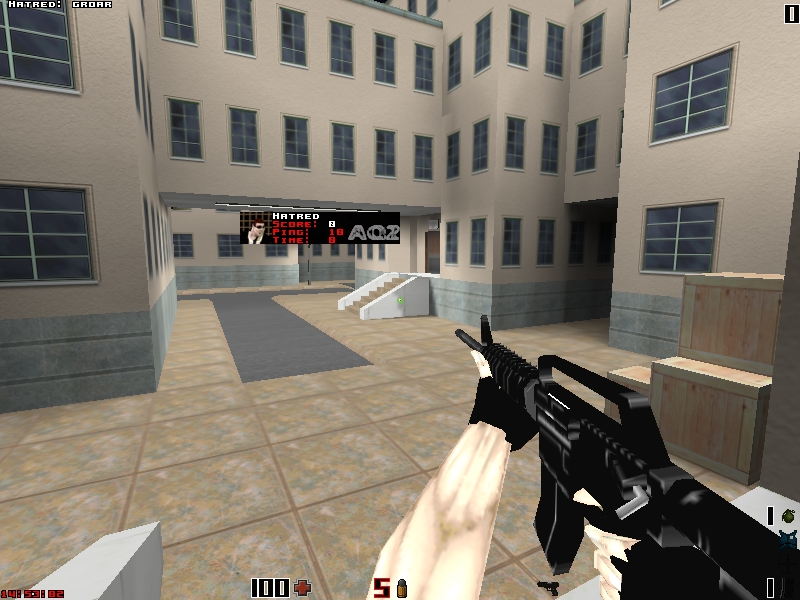Screen dimensions: 800x600
Task: Click the red cross health icon
Action: (303, 587)
